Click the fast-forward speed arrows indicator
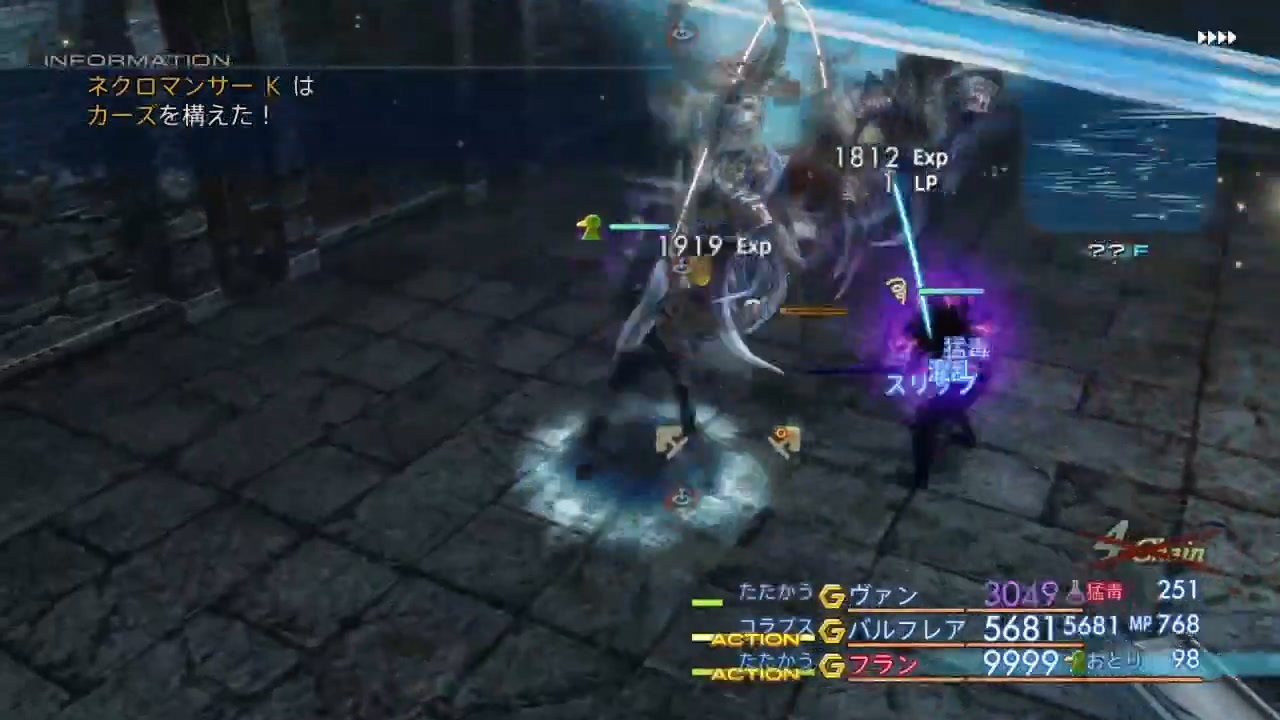The height and width of the screenshot is (720, 1280). tap(1216, 37)
